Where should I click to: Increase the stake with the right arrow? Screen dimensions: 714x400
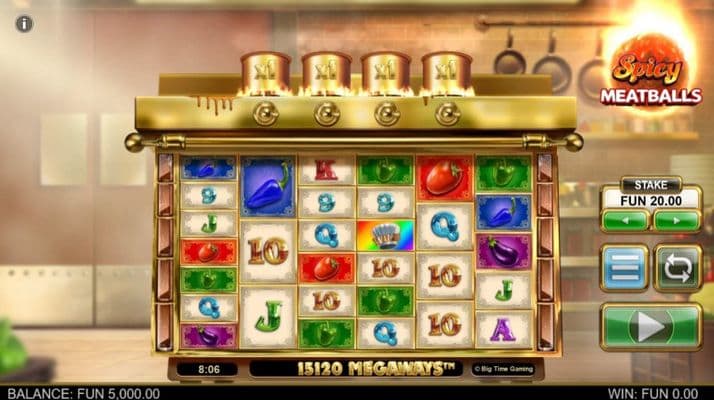pyautogui.click(x=676, y=220)
